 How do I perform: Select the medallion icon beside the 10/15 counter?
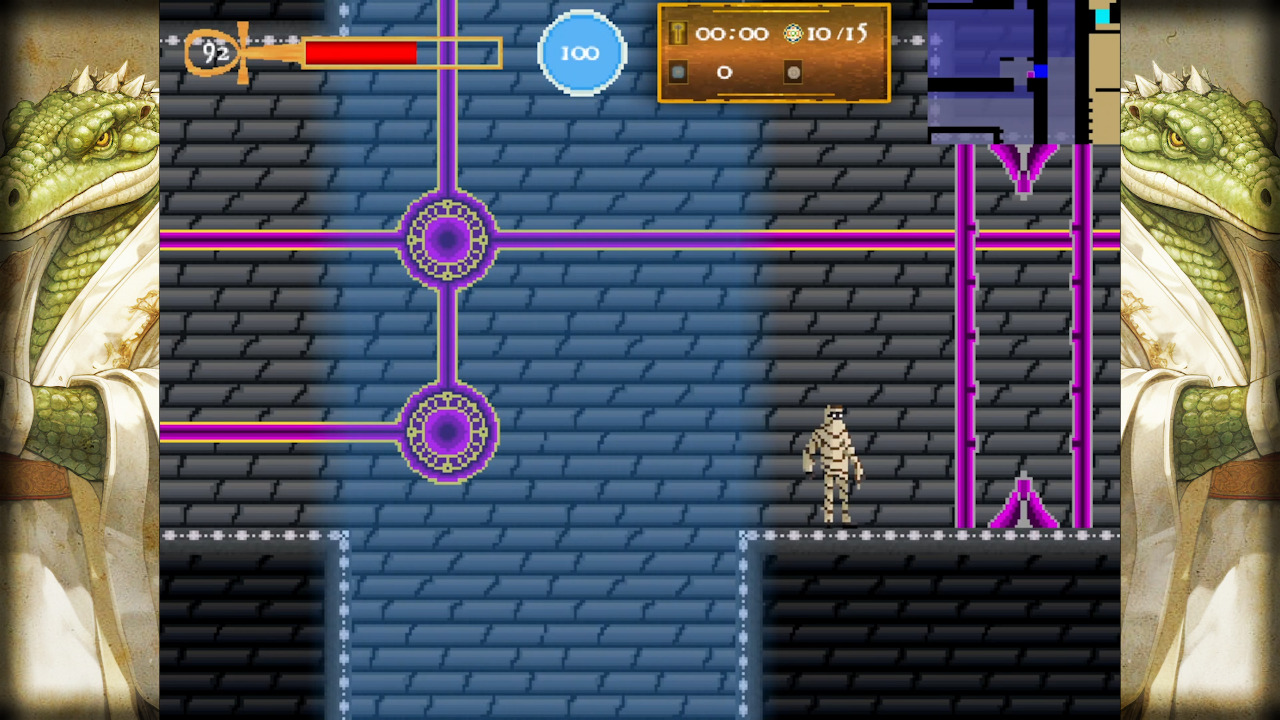pyautogui.click(x=792, y=33)
